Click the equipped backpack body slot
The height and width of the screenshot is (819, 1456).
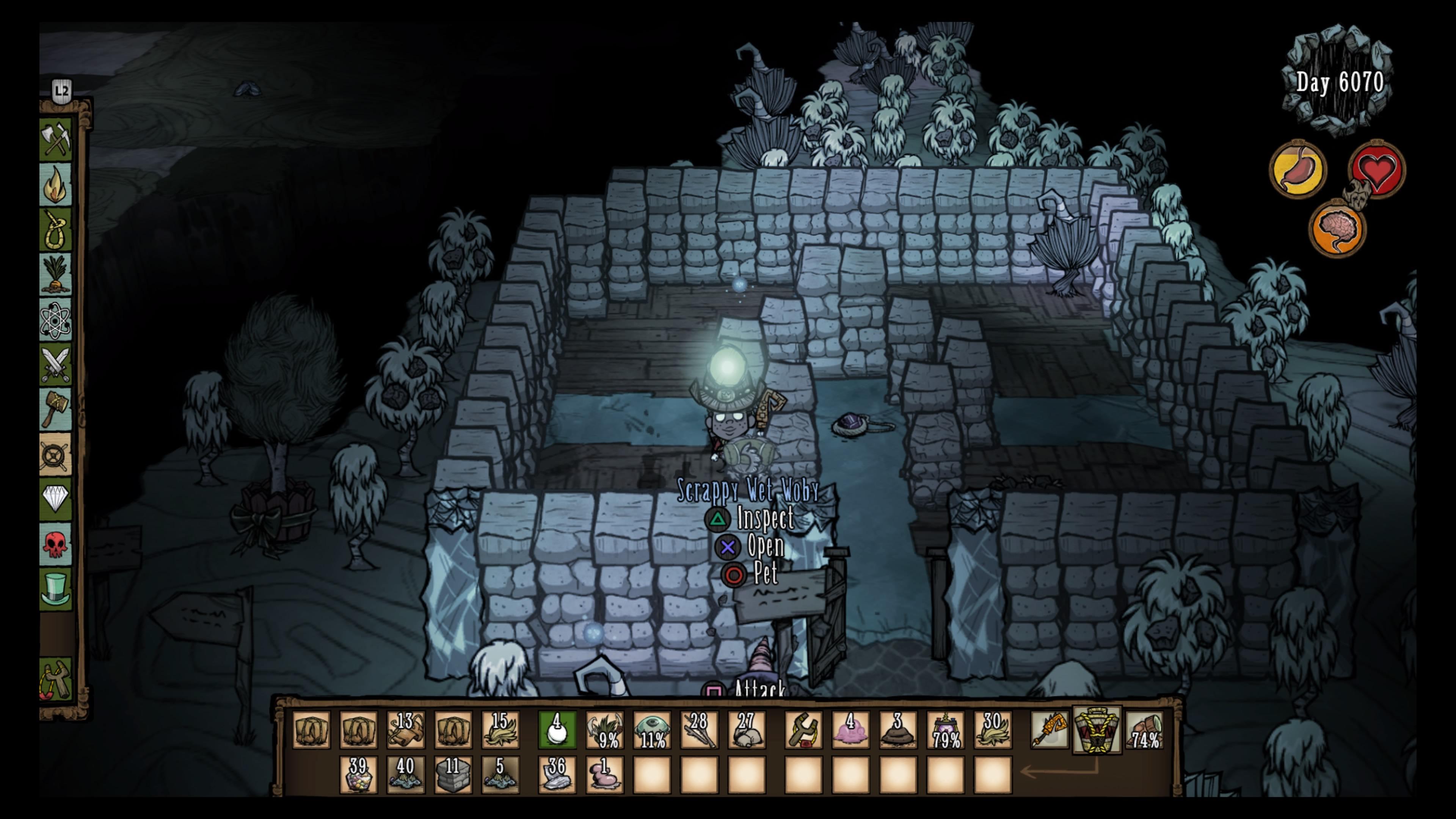coord(1097,730)
